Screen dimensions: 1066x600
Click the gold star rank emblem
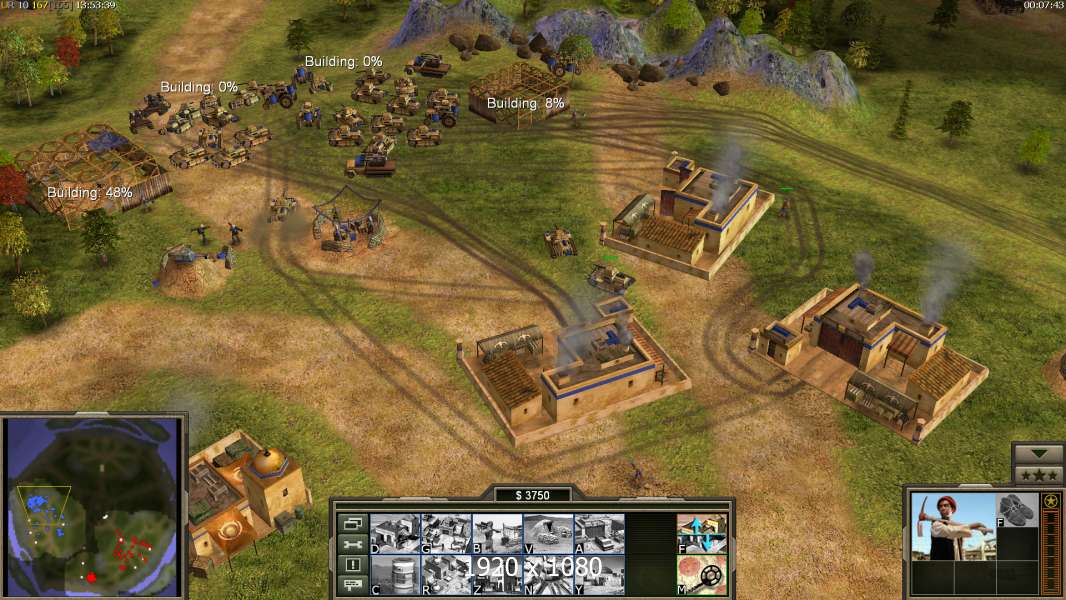tap(1051, 502)
